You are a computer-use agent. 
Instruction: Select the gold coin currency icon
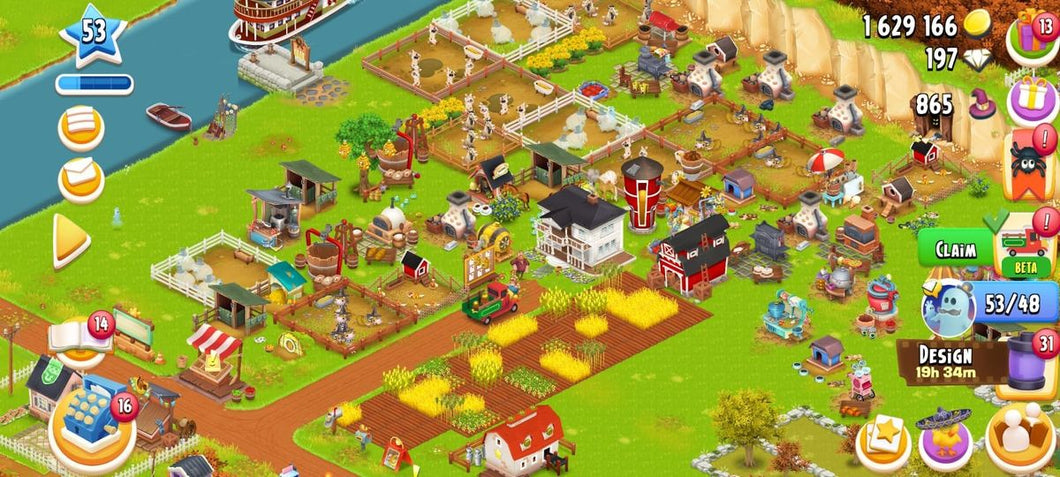975,26
